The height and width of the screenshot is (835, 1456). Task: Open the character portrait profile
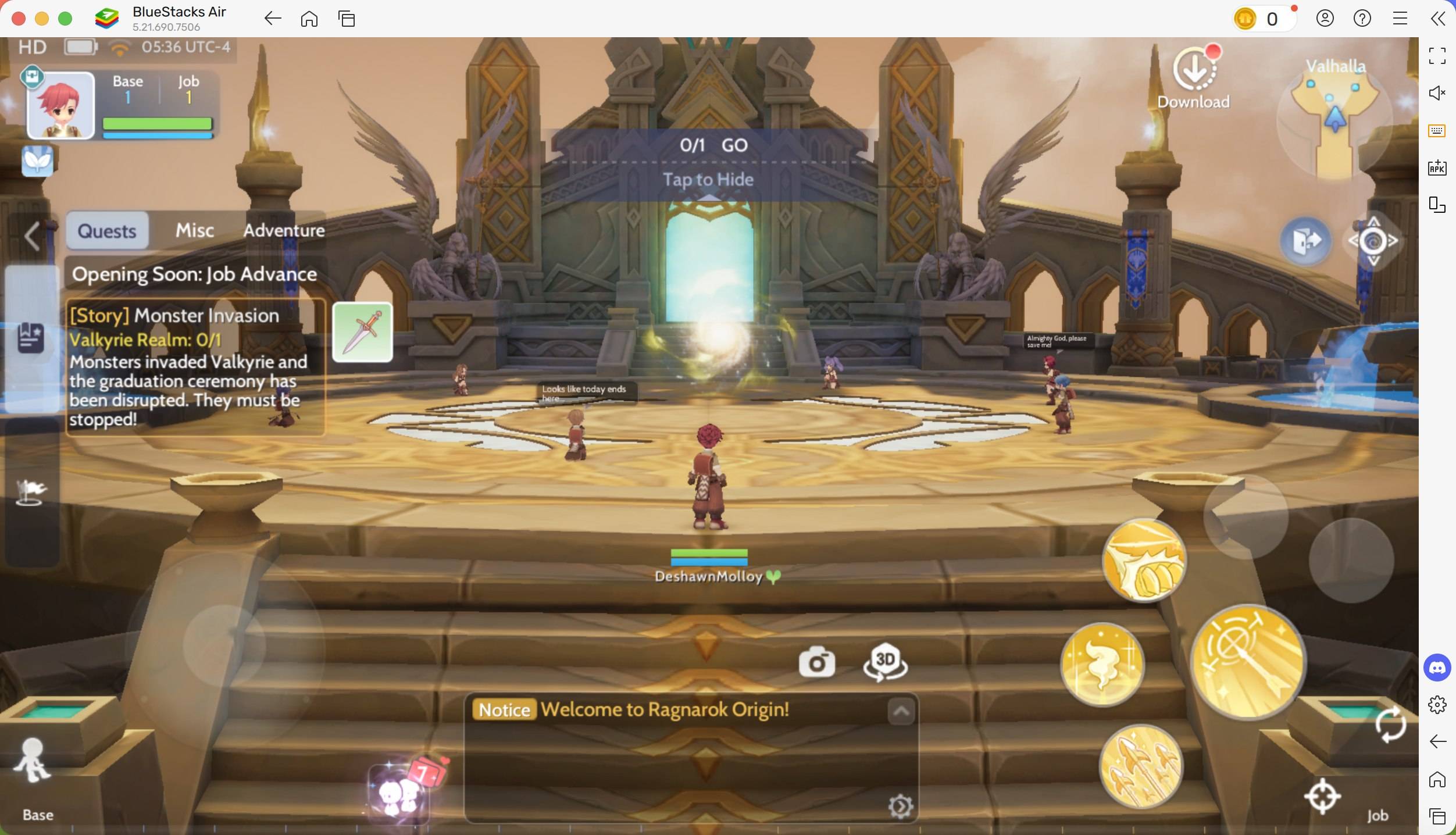tap(60, 105)
